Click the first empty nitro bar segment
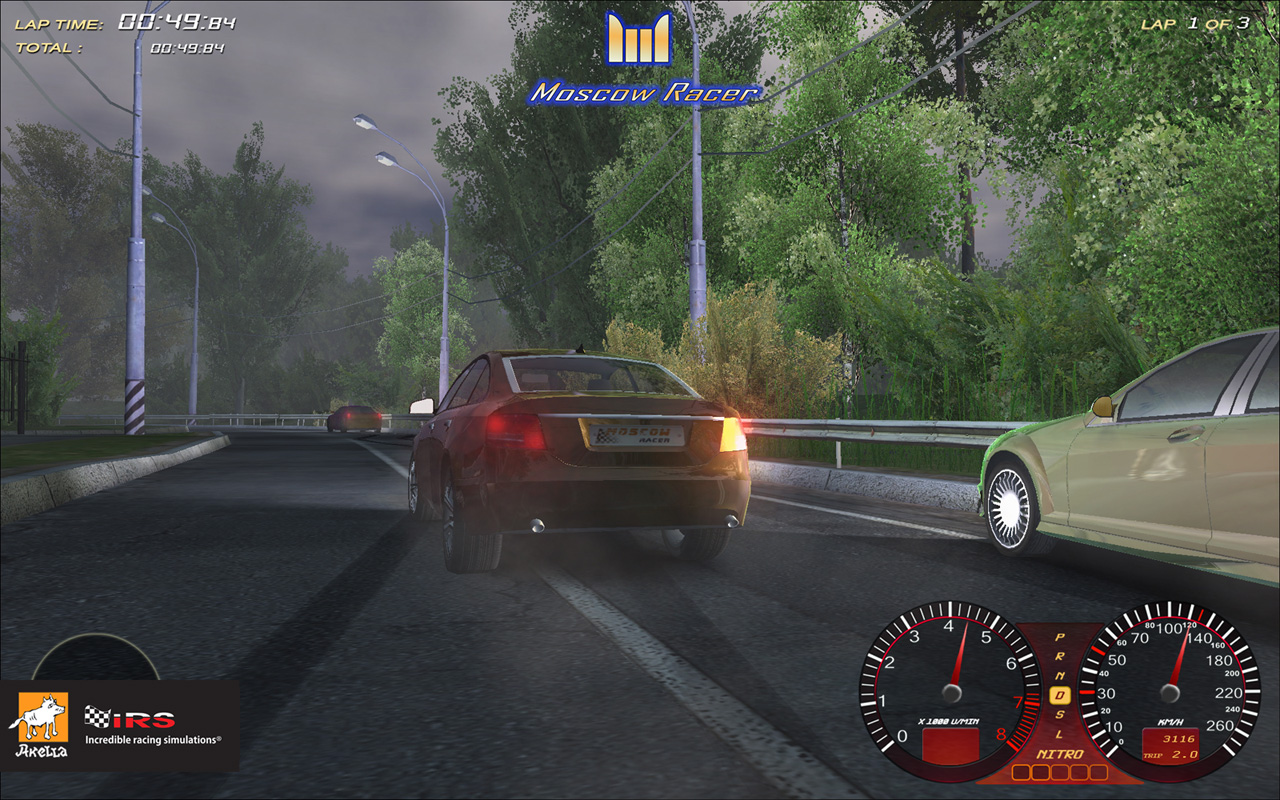 [1022, 770]
